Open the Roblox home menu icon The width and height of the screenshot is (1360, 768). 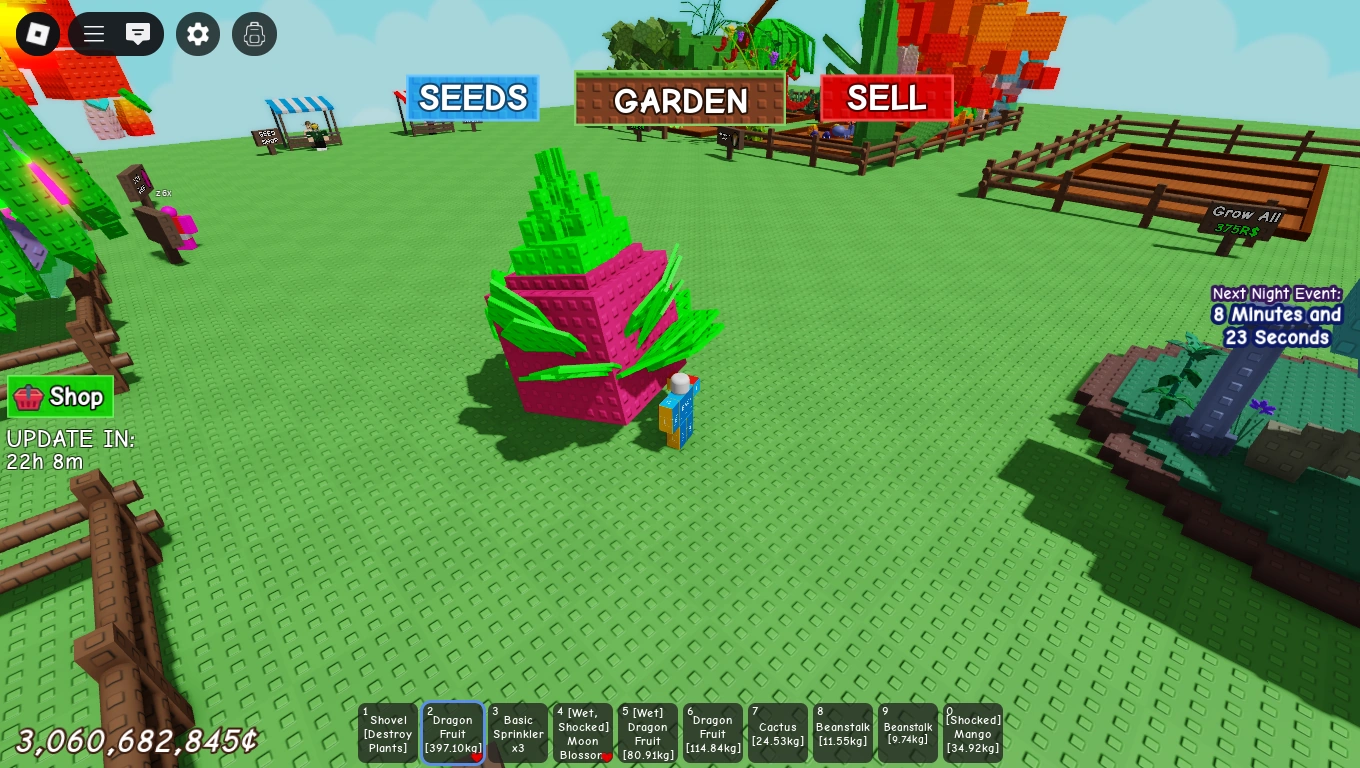tap(38, 34)
